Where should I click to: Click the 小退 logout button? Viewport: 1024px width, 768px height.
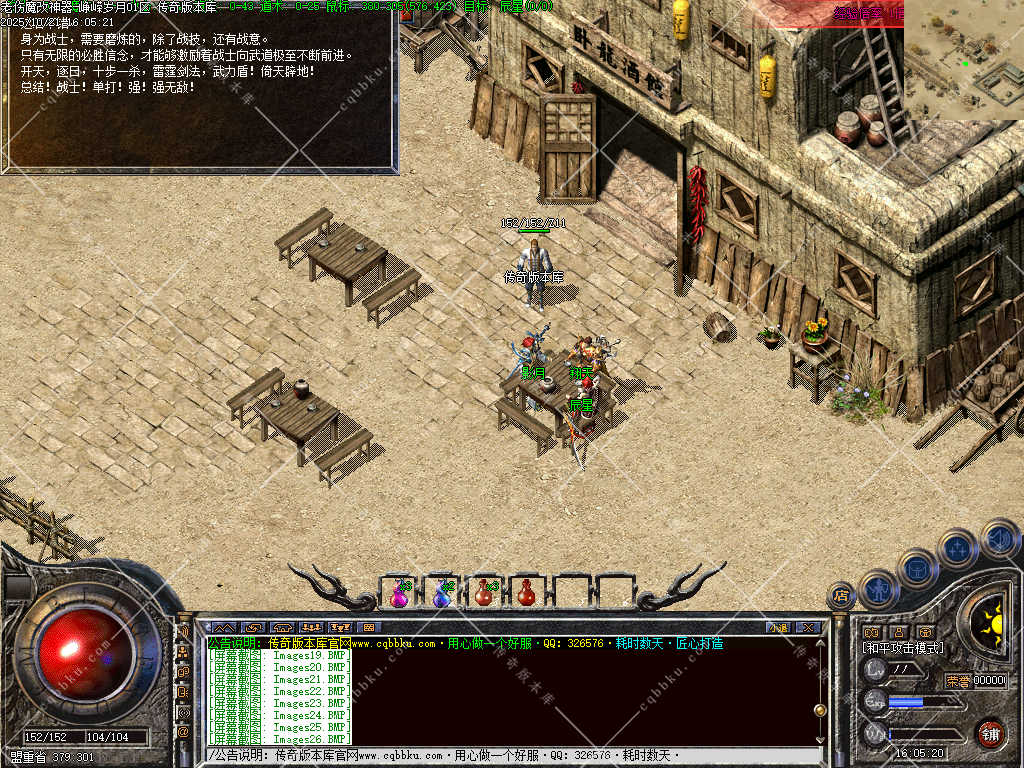[778, 627]
